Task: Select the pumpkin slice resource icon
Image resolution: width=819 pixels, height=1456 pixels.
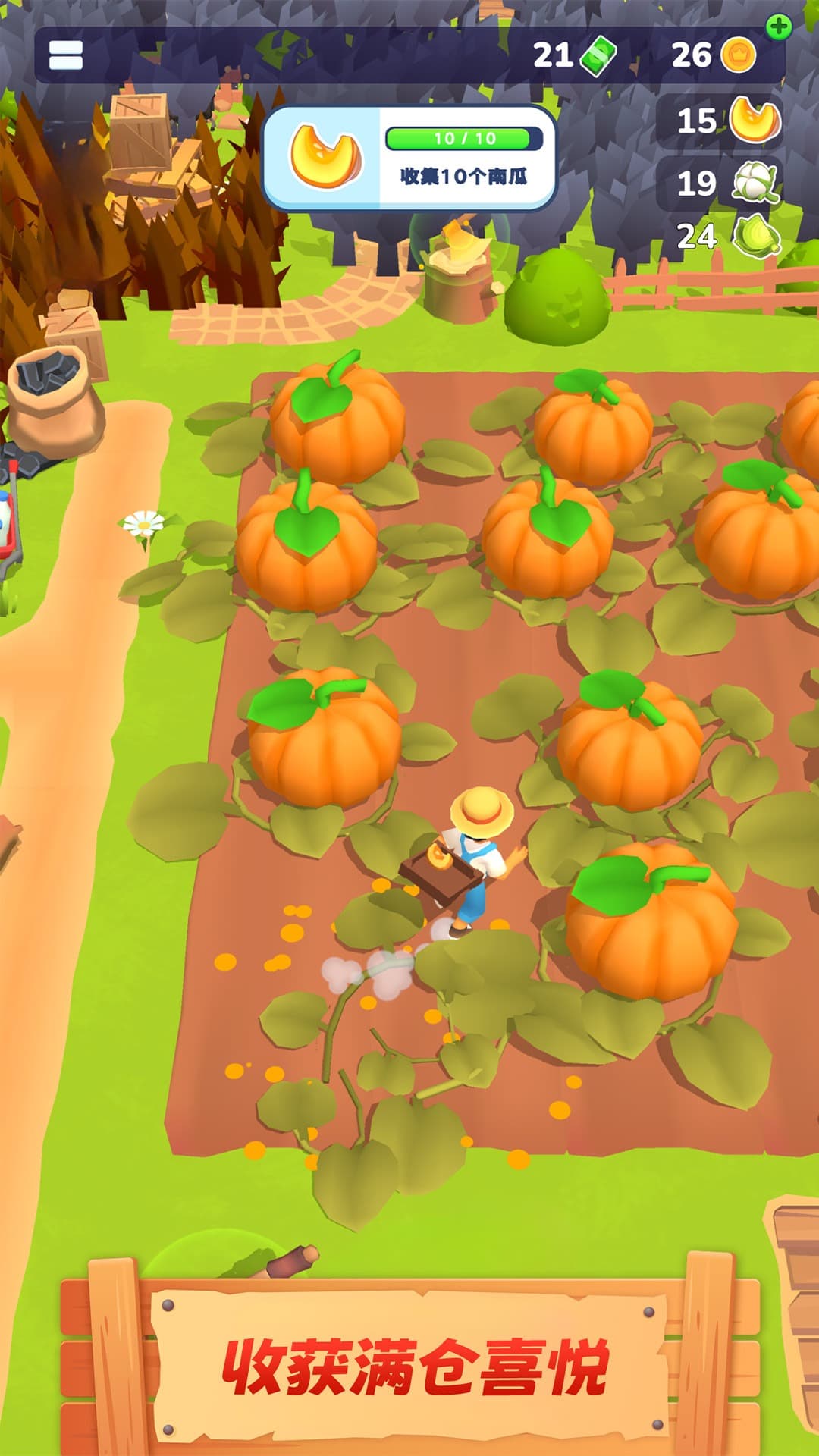Action: [x=755, y=121]
